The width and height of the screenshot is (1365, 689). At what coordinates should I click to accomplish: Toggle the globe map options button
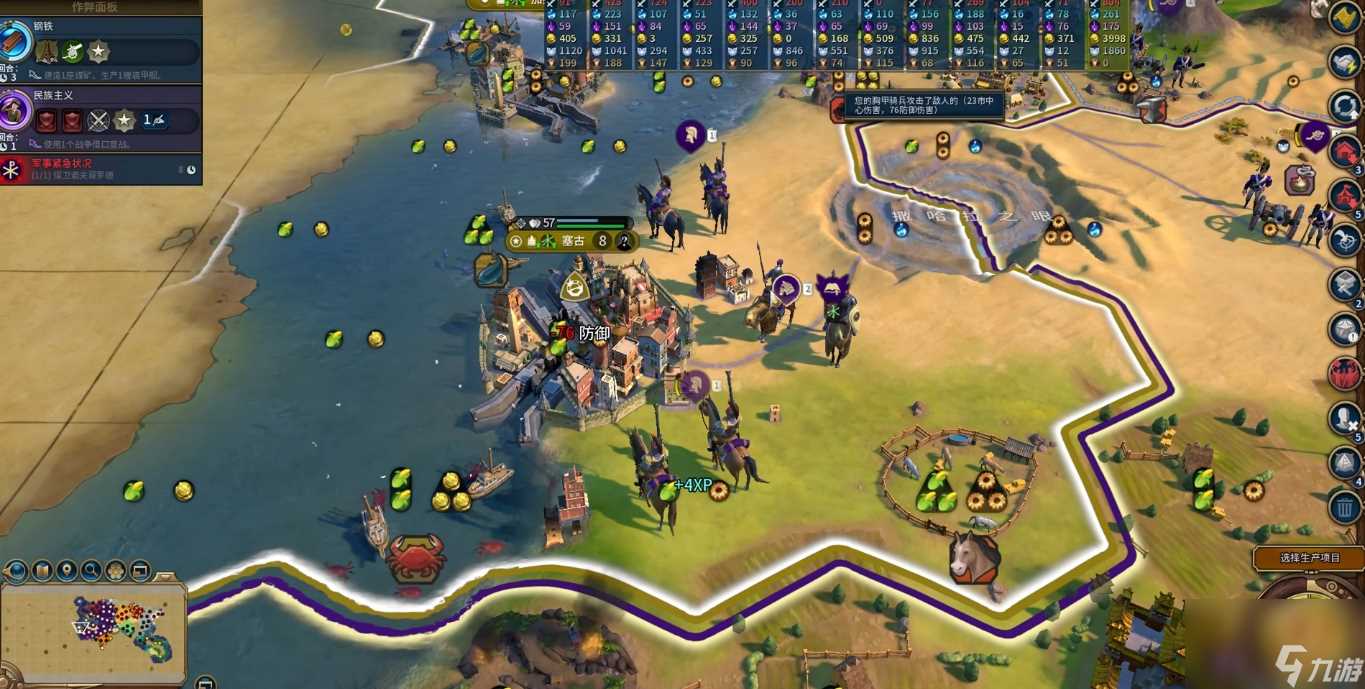pyautogui.click(x=17, y=571)
